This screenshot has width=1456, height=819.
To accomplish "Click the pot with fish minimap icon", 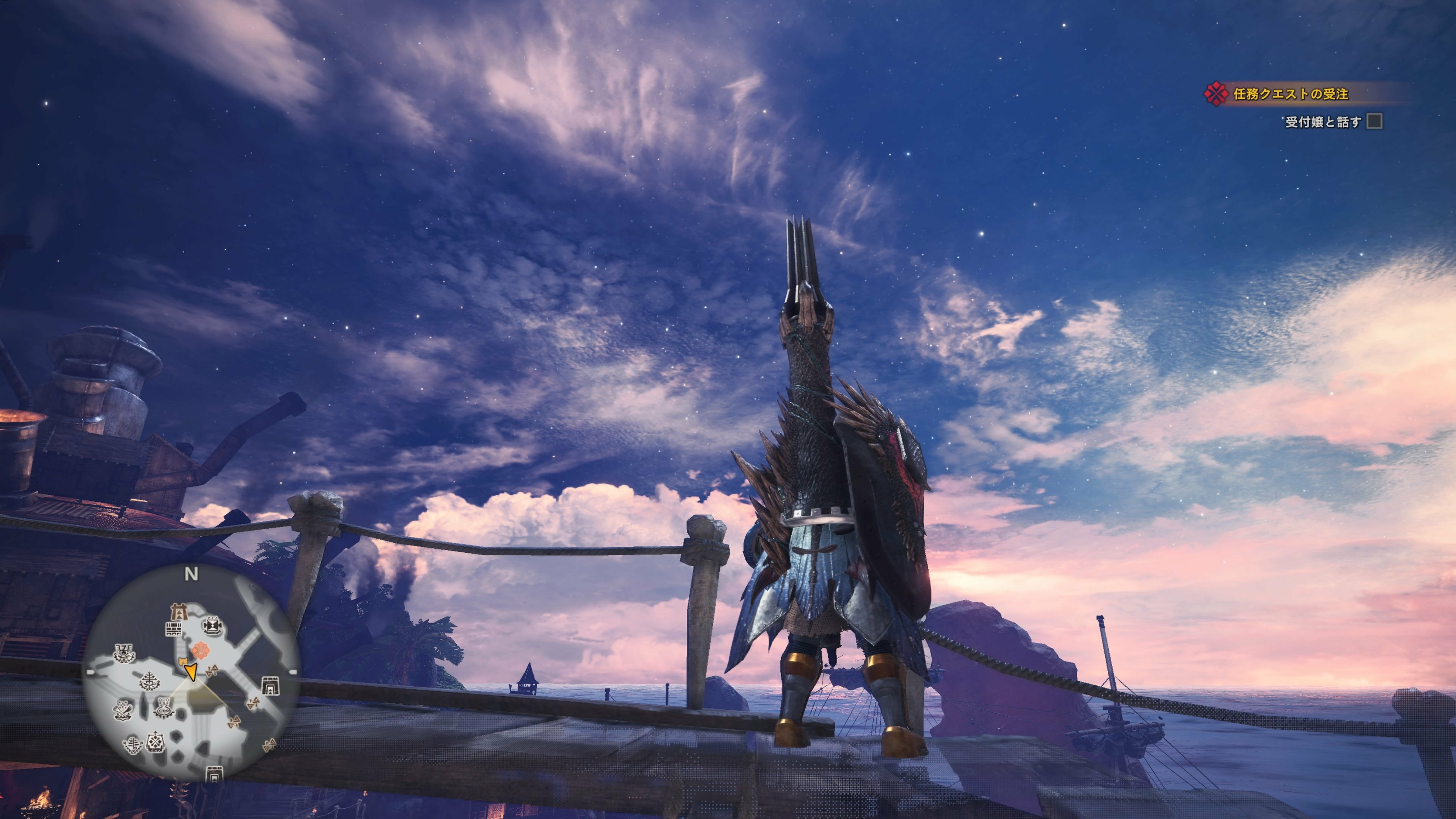I will [x=164, y=707].
